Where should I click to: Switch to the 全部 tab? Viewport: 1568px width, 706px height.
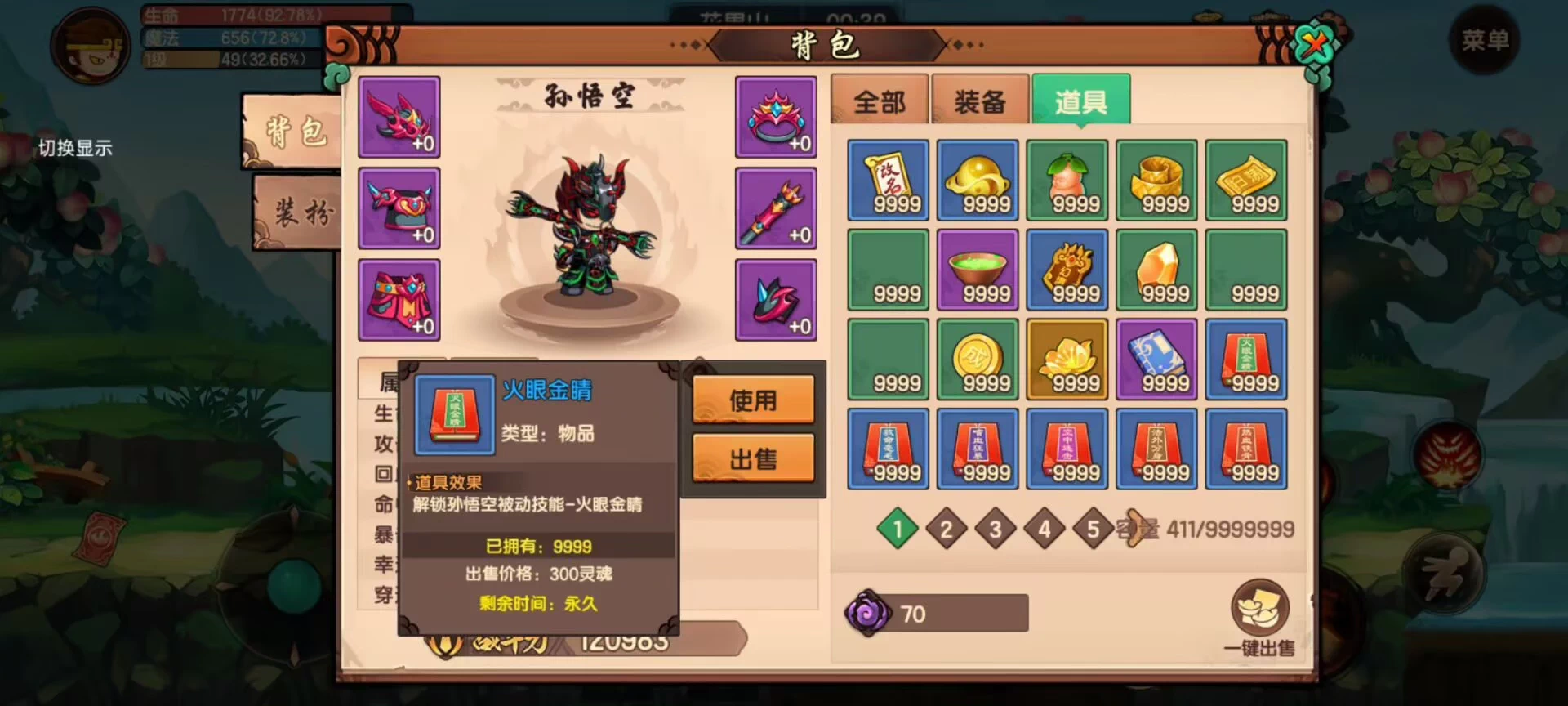(x=880, y=101)
